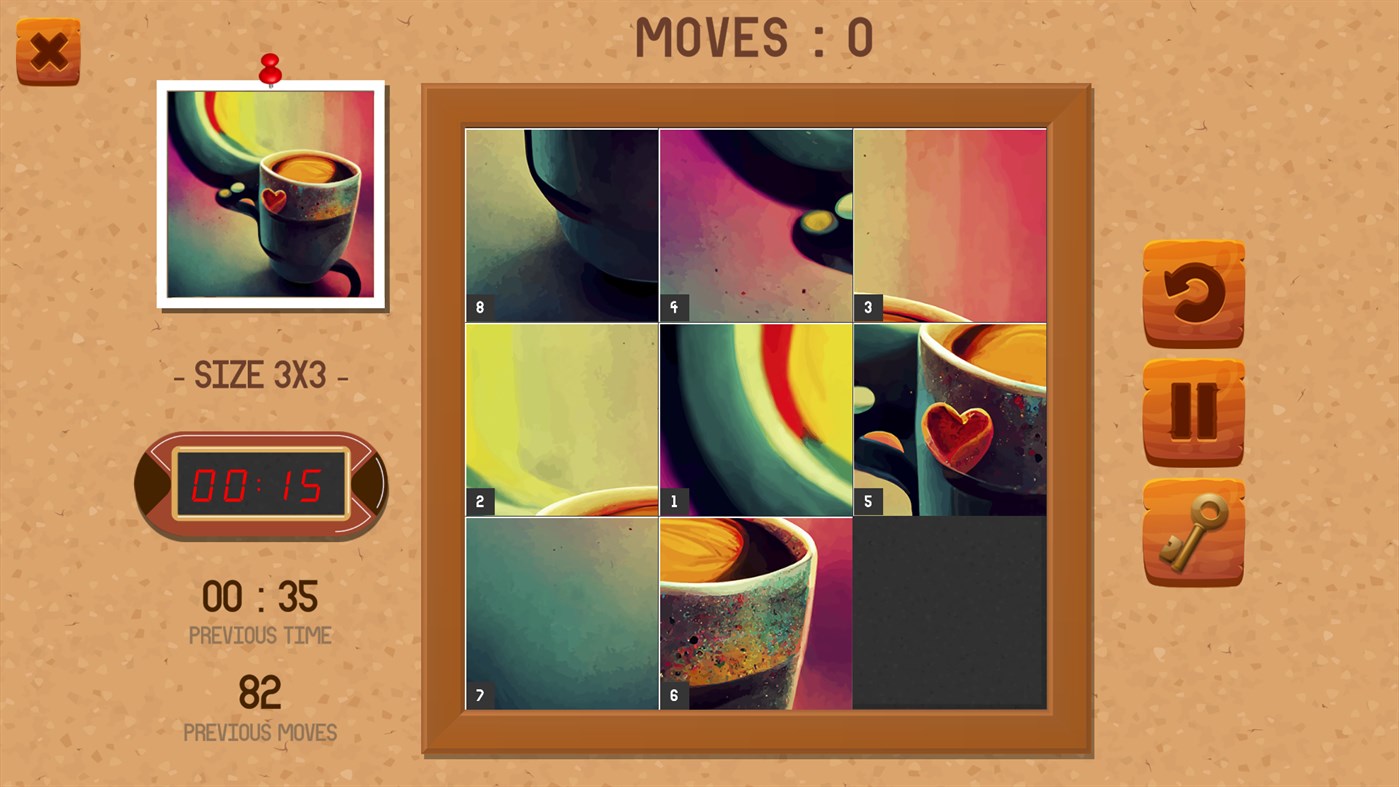This screenshot has width=1399, height=787.
Task: Slide tile 5 with the red heart
Action: pyautogui.click(x=949, y=418)
